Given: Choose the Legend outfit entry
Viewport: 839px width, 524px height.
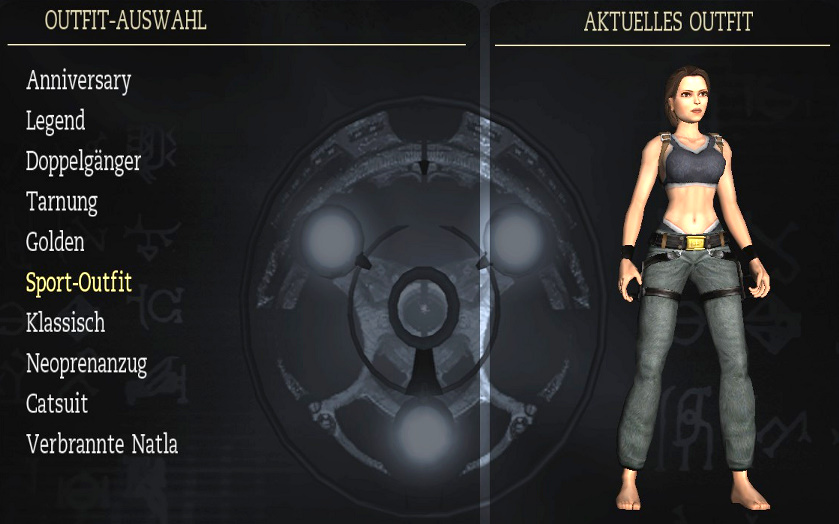Looking at the screenshot, I should pyautogui.click(x=55, y=121).
